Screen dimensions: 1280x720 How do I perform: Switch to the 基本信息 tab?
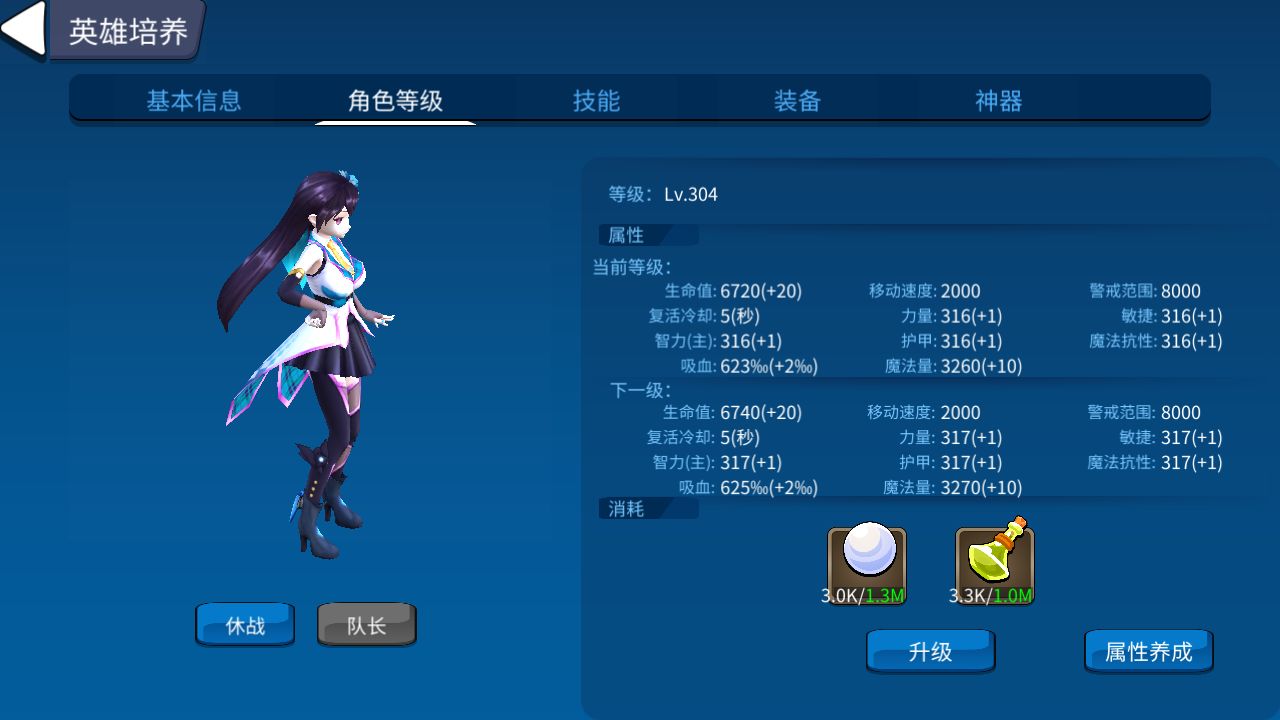194,101
